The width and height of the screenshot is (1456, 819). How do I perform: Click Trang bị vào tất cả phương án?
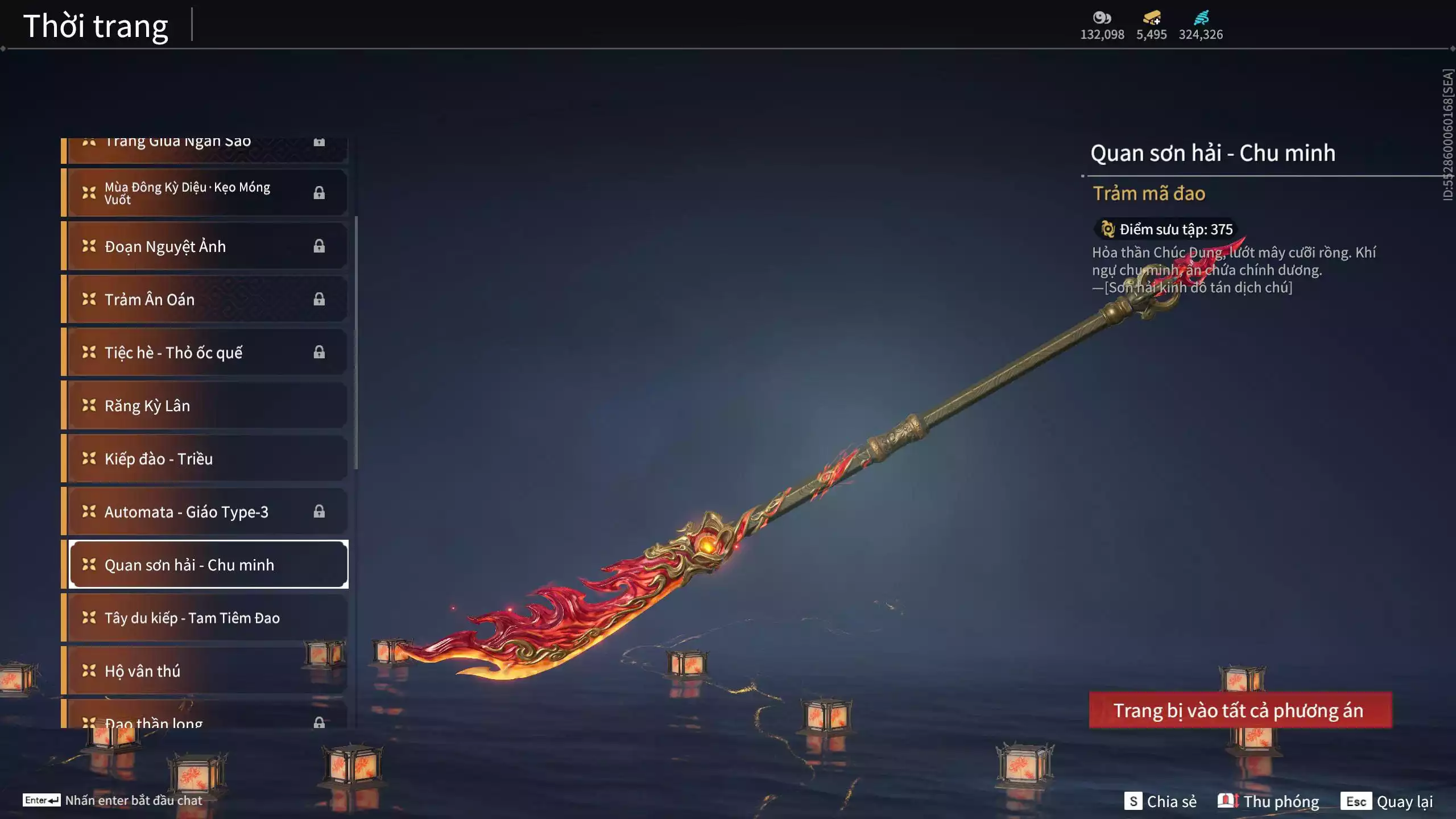pos(1240,710)
